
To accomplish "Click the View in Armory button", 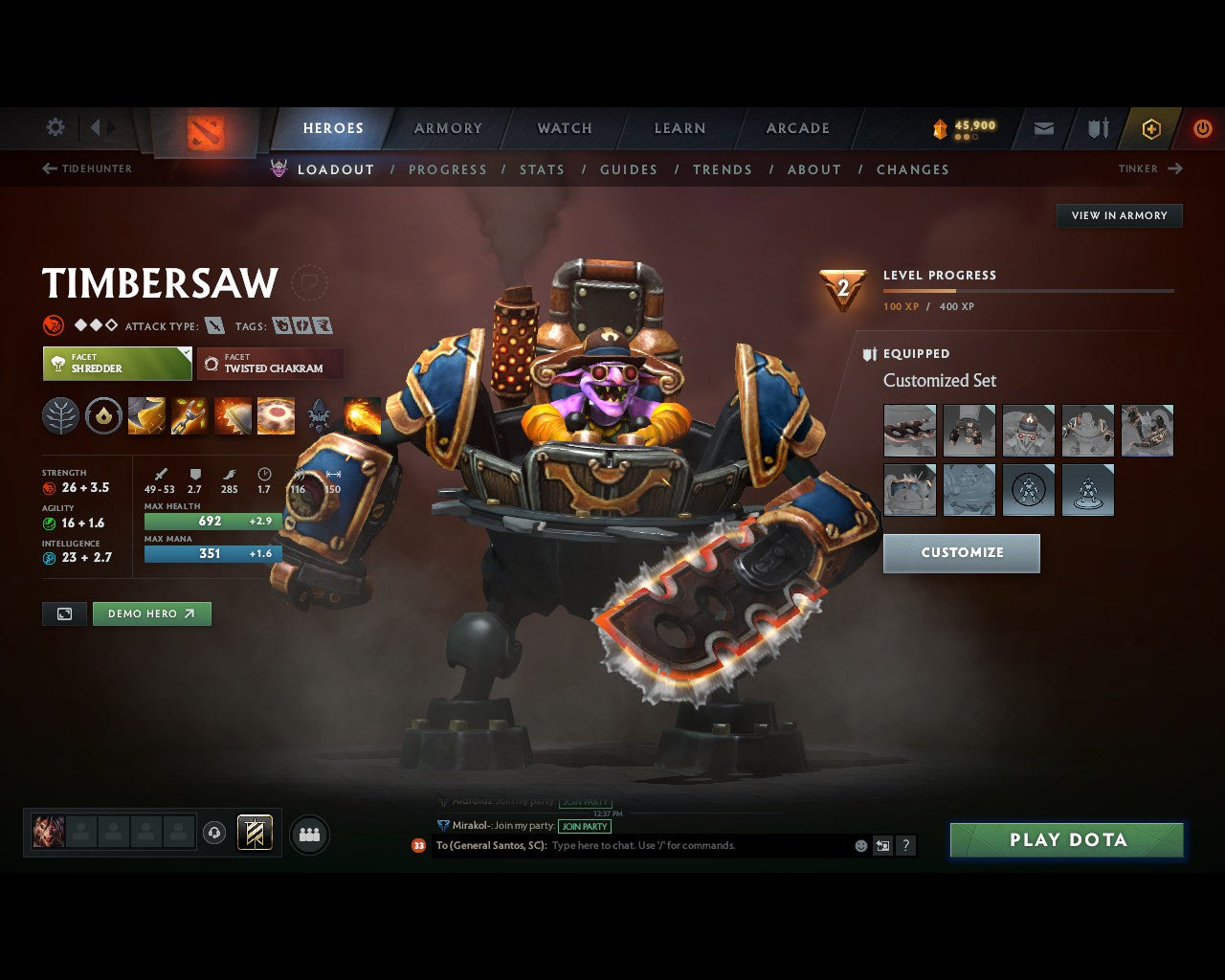I will coord(1118,215).
